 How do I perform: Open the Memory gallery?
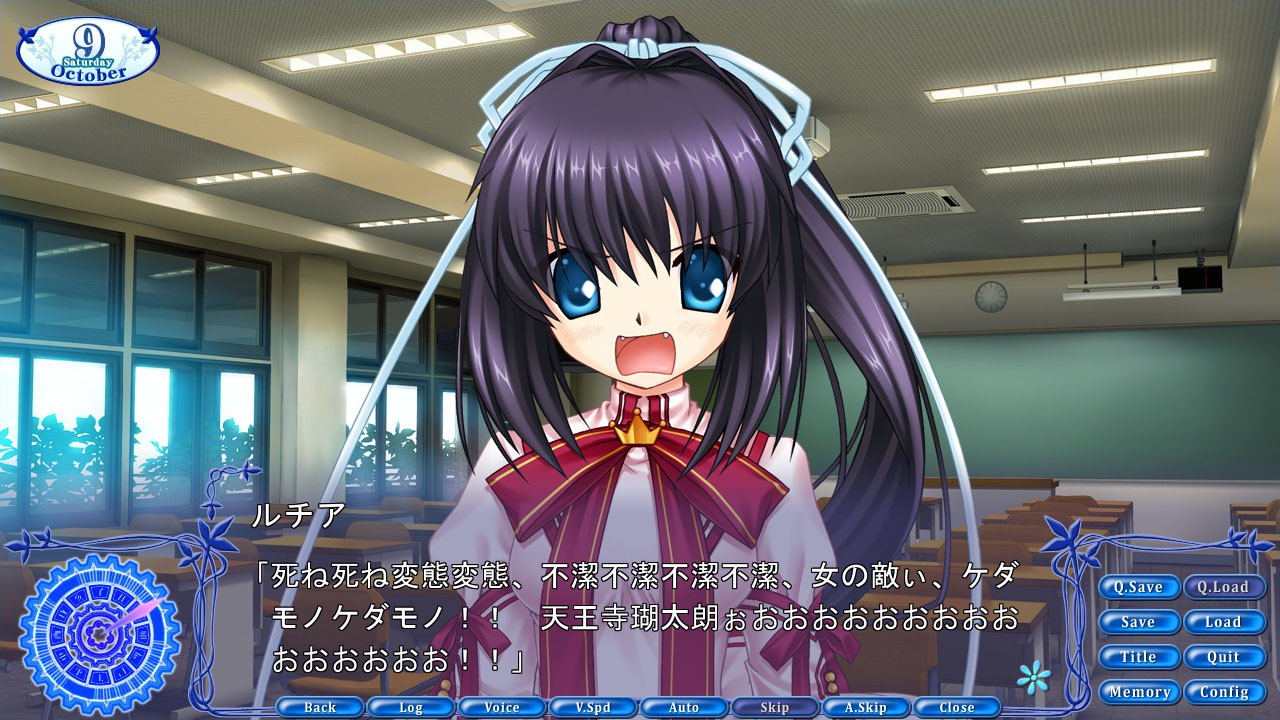(x=1142, y=691)
